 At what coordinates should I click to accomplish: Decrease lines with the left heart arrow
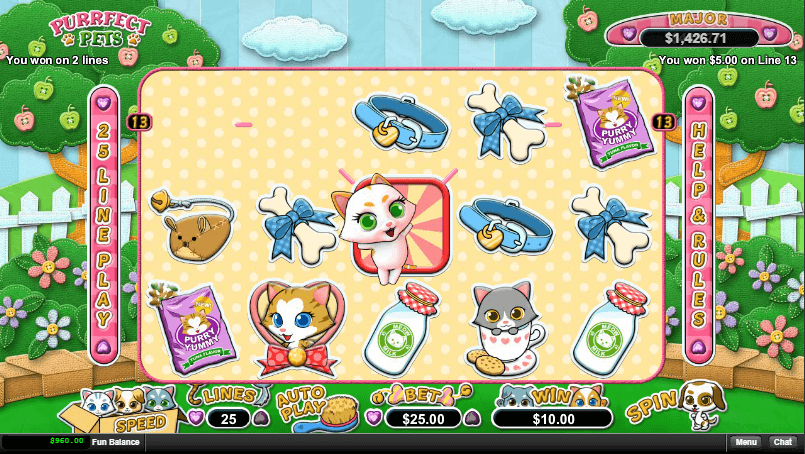(x=195, y=418)
